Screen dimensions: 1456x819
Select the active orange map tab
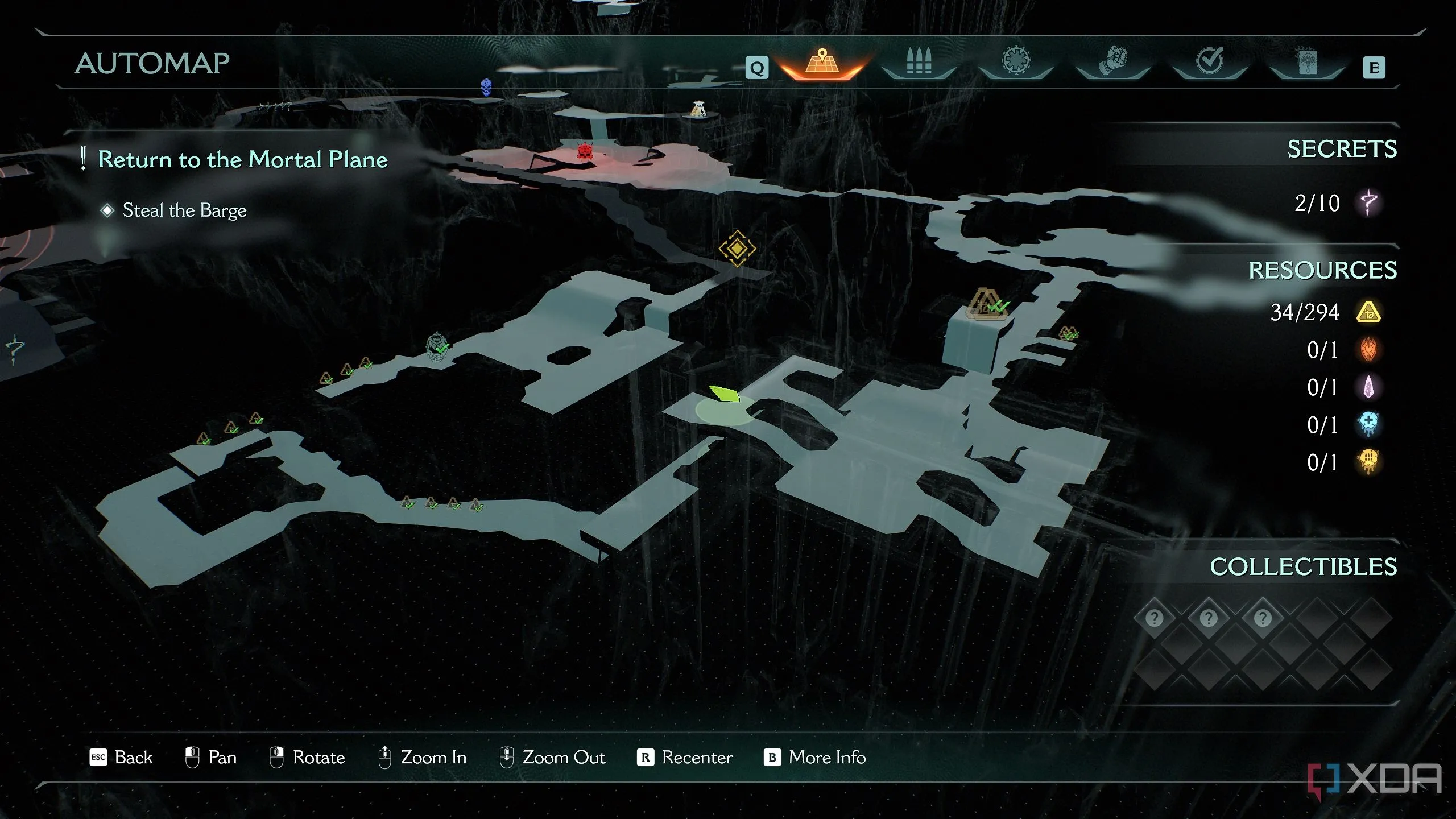pyautogui.click(x=822, y=61)
